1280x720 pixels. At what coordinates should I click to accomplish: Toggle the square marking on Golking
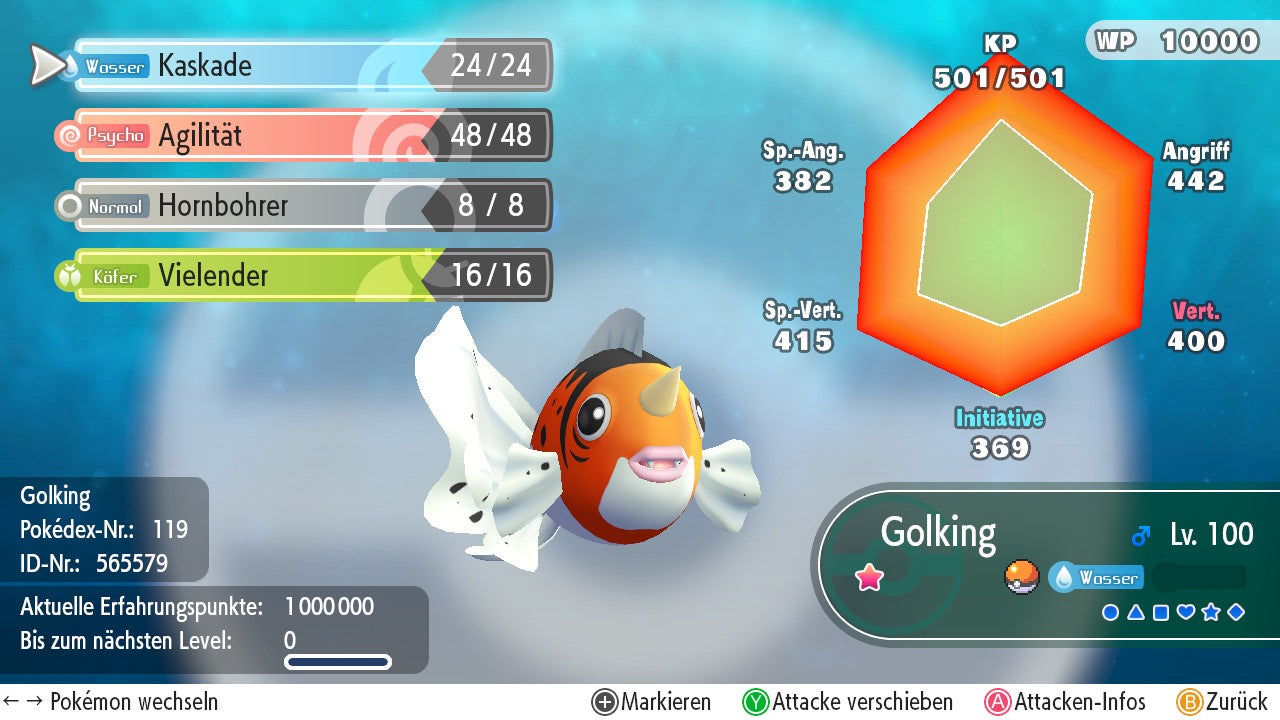pyautogui.click(x=1161, y=612)
